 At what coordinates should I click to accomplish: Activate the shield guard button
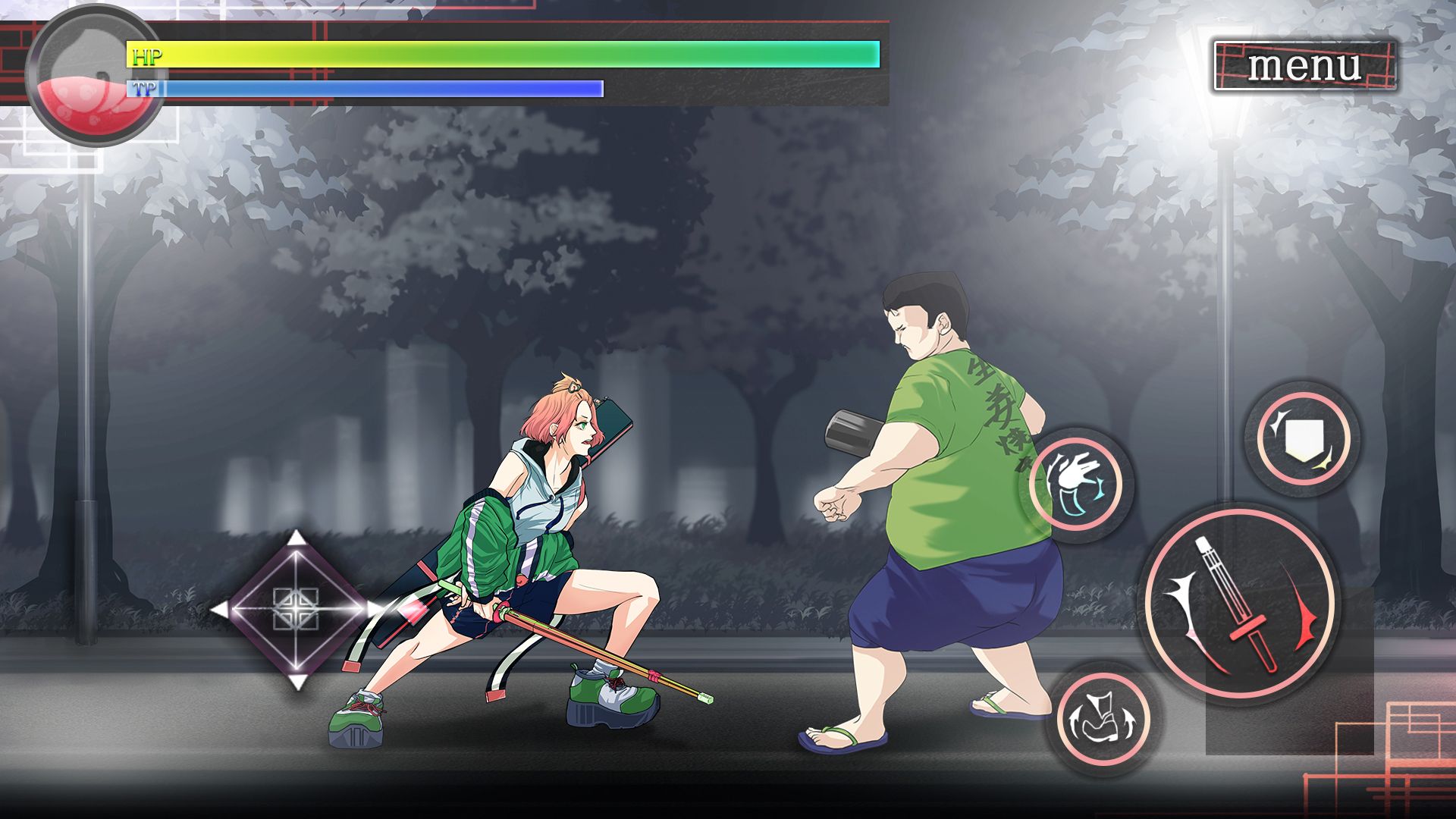coord(1303,439)
